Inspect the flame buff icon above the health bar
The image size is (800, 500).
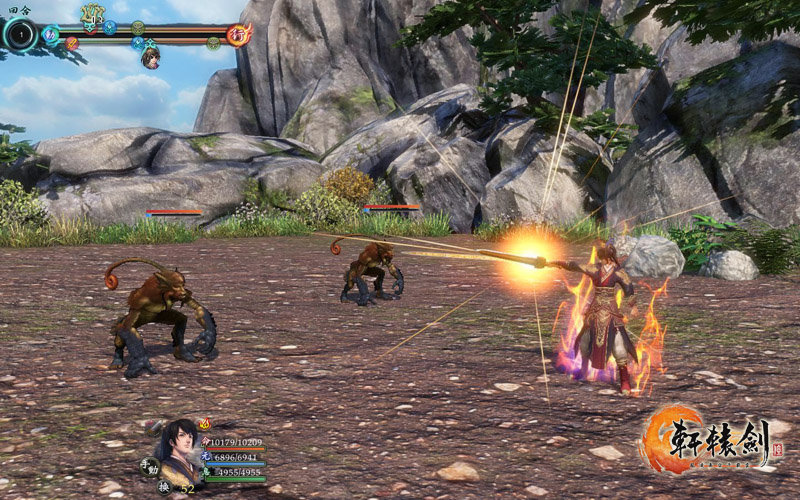pos(204,424)
